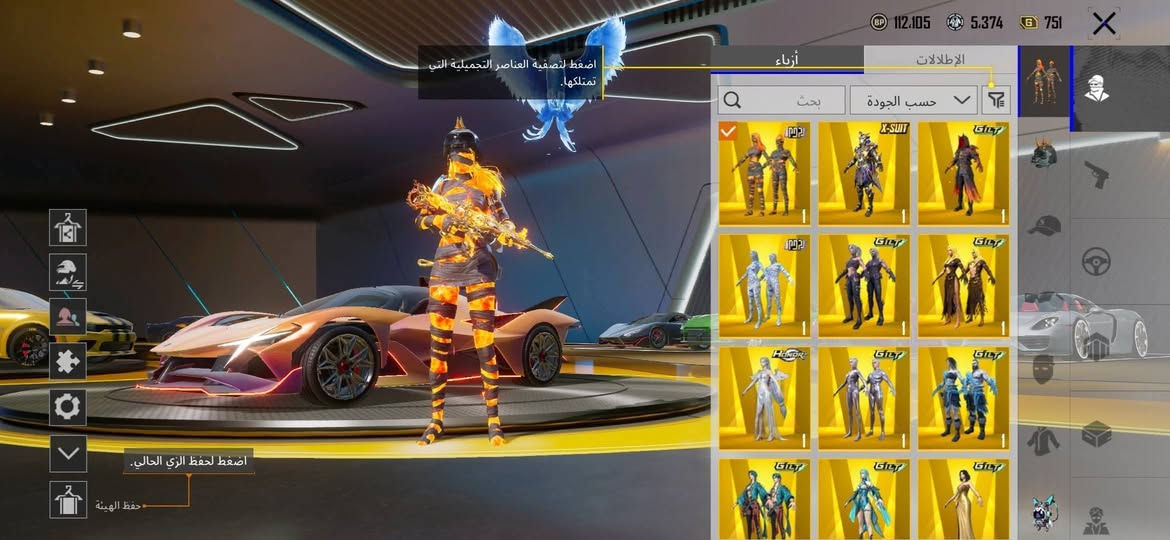Open the gear settings icon
Screen dimensions: 1170x540
pos(68,407)
